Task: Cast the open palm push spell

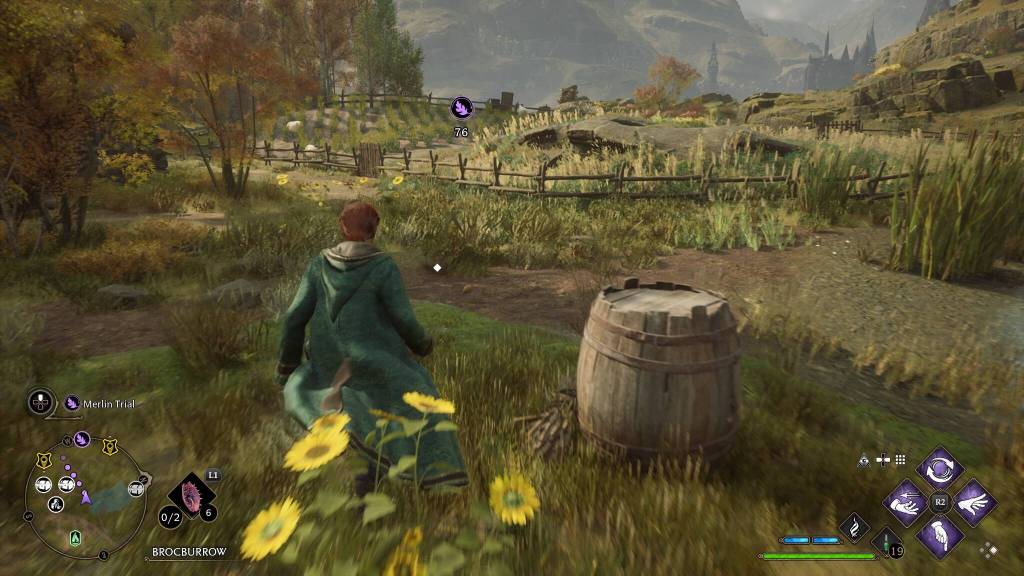Action: pos(974,502)
